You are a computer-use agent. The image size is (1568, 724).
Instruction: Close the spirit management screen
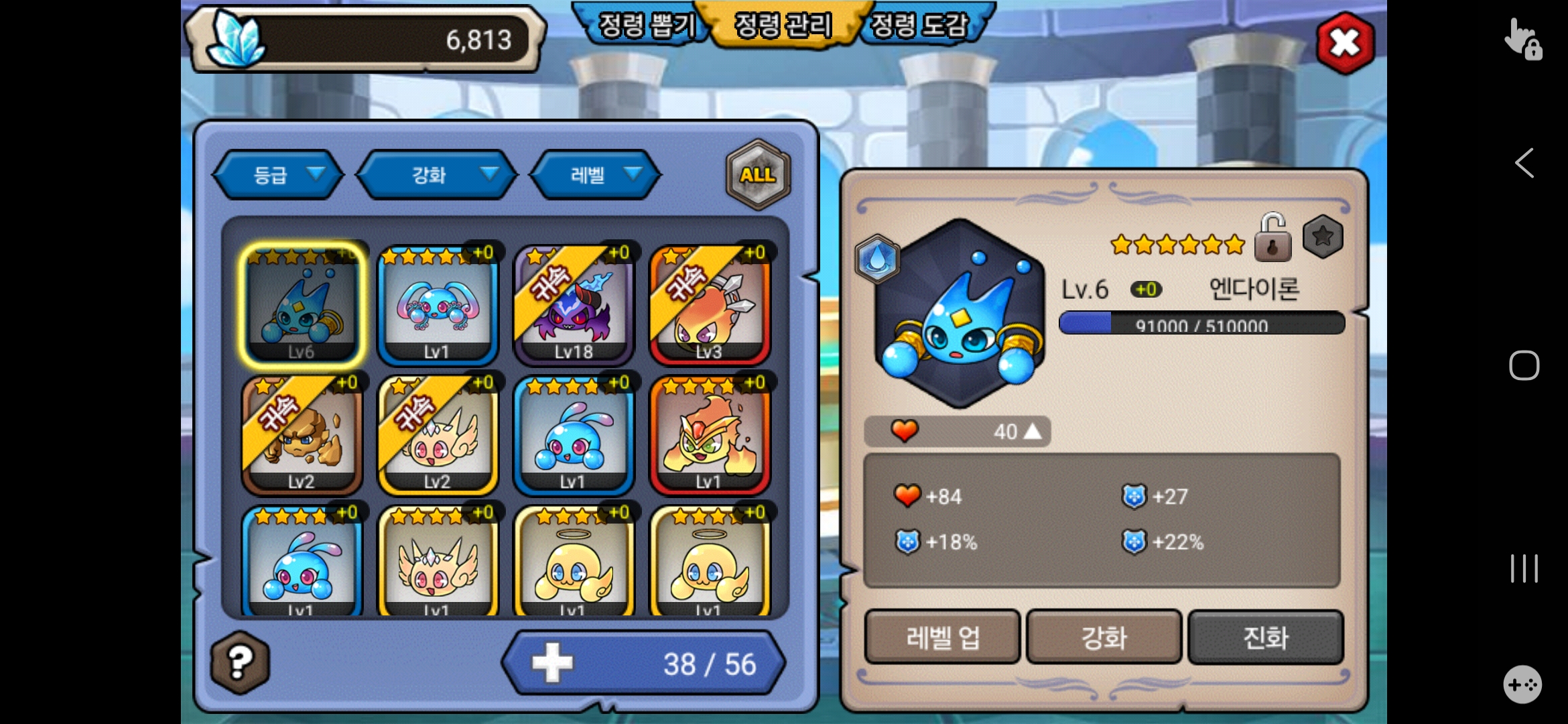[1345, 44]
